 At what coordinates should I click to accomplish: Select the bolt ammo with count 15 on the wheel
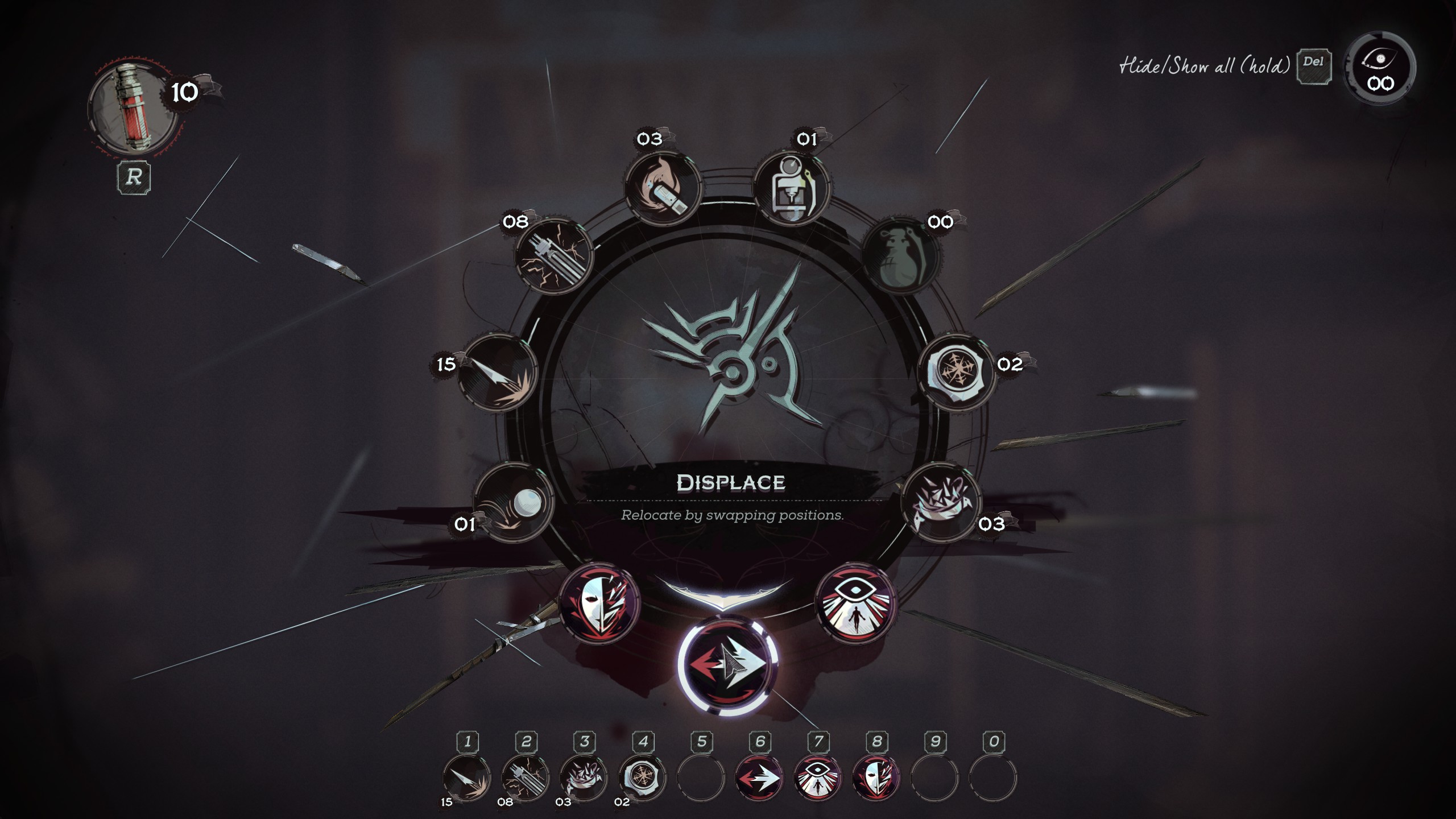[x=497, y=373]
